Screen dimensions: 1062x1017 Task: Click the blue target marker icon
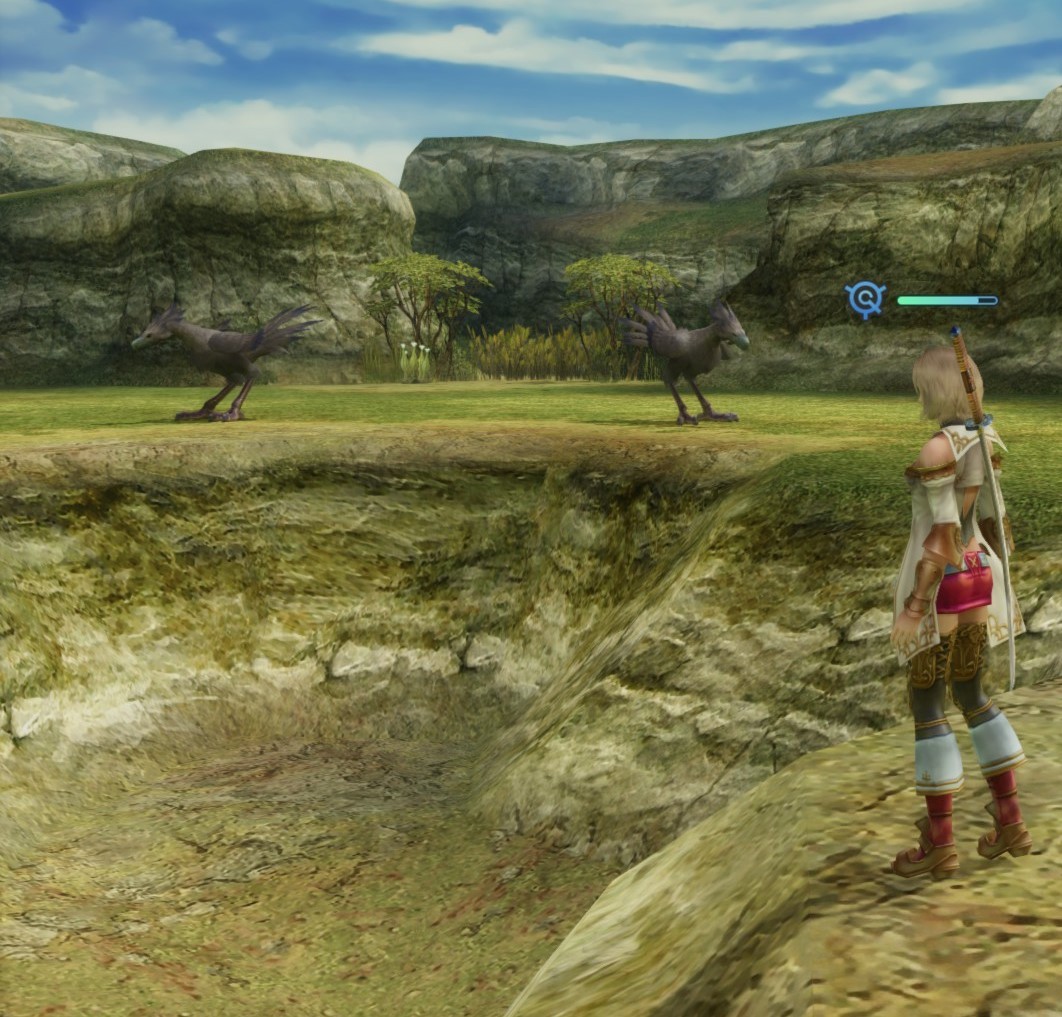coord(865,299)
